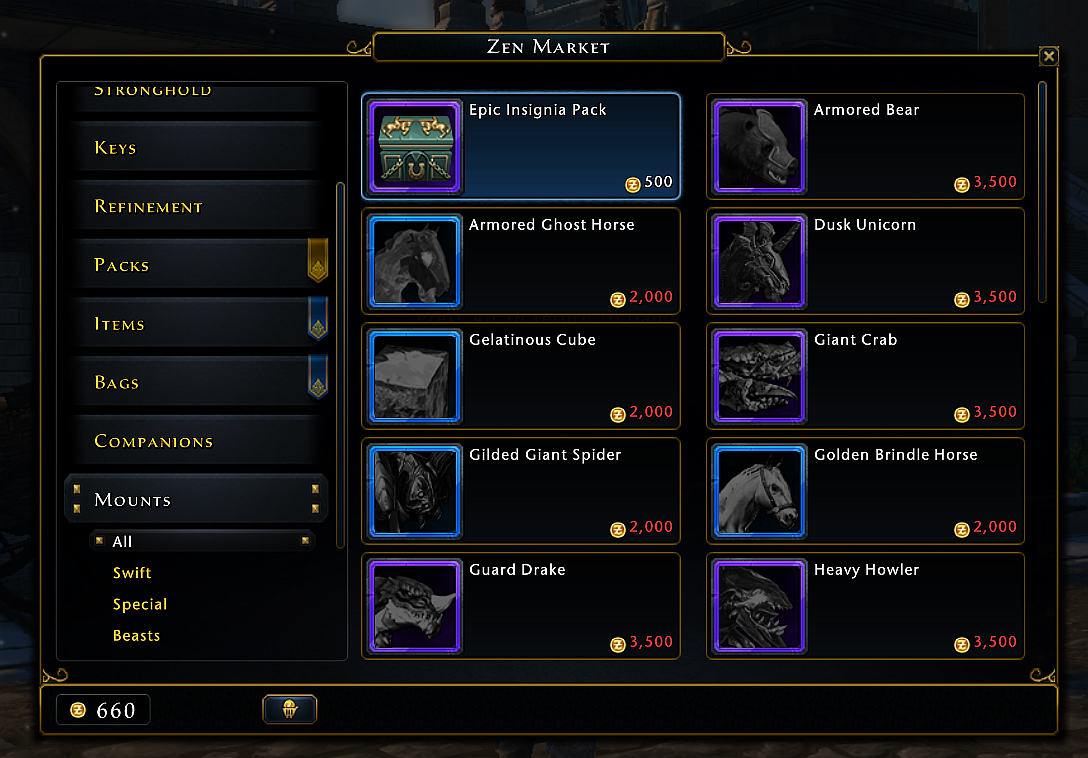Image resolution: width=1088 pixels, height=758 pixels.
Task: Select the Armored Ghost Horse mount
Action: pos(521,261)
